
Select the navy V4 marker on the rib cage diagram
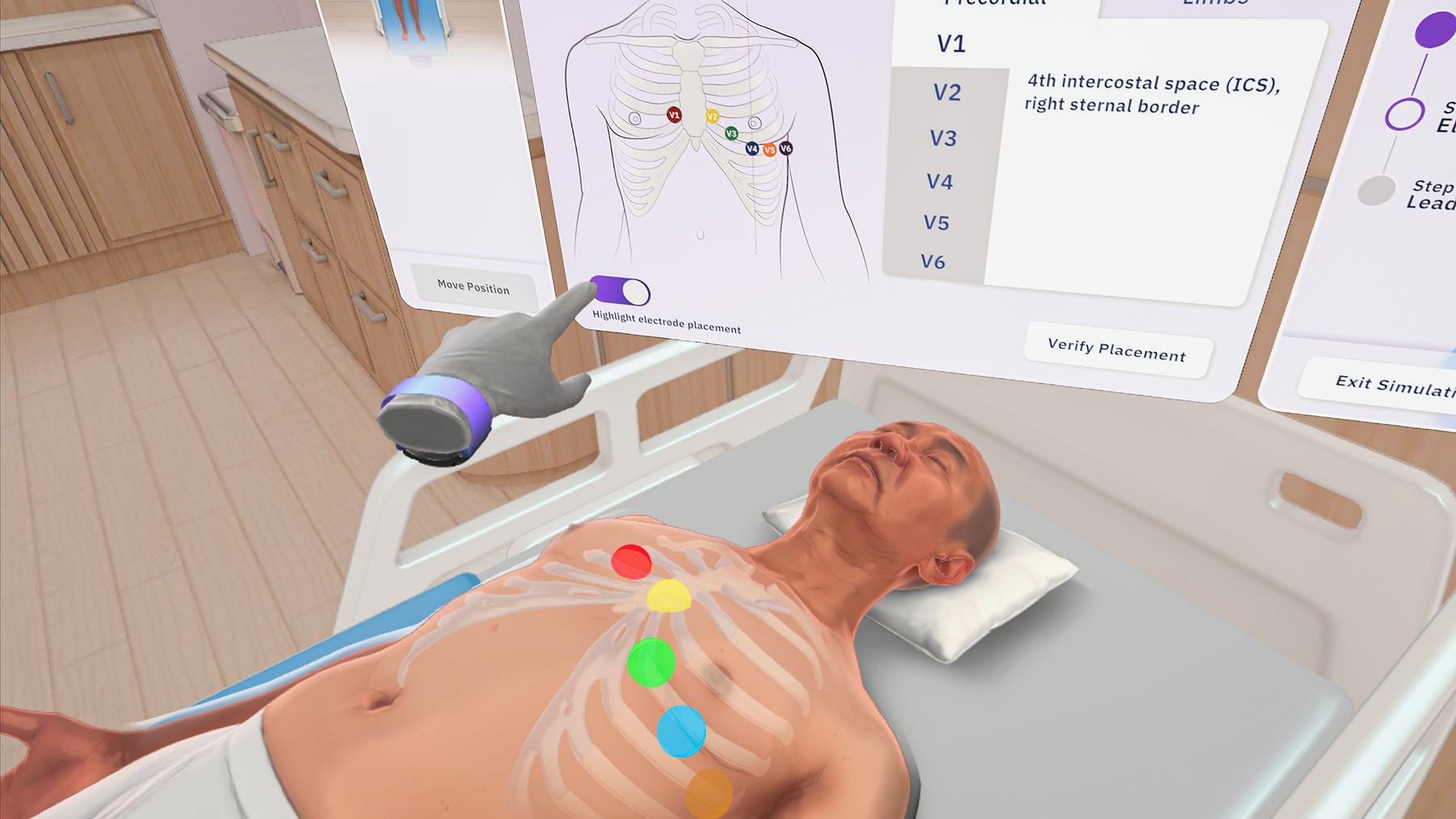click(x=751, y=149)
